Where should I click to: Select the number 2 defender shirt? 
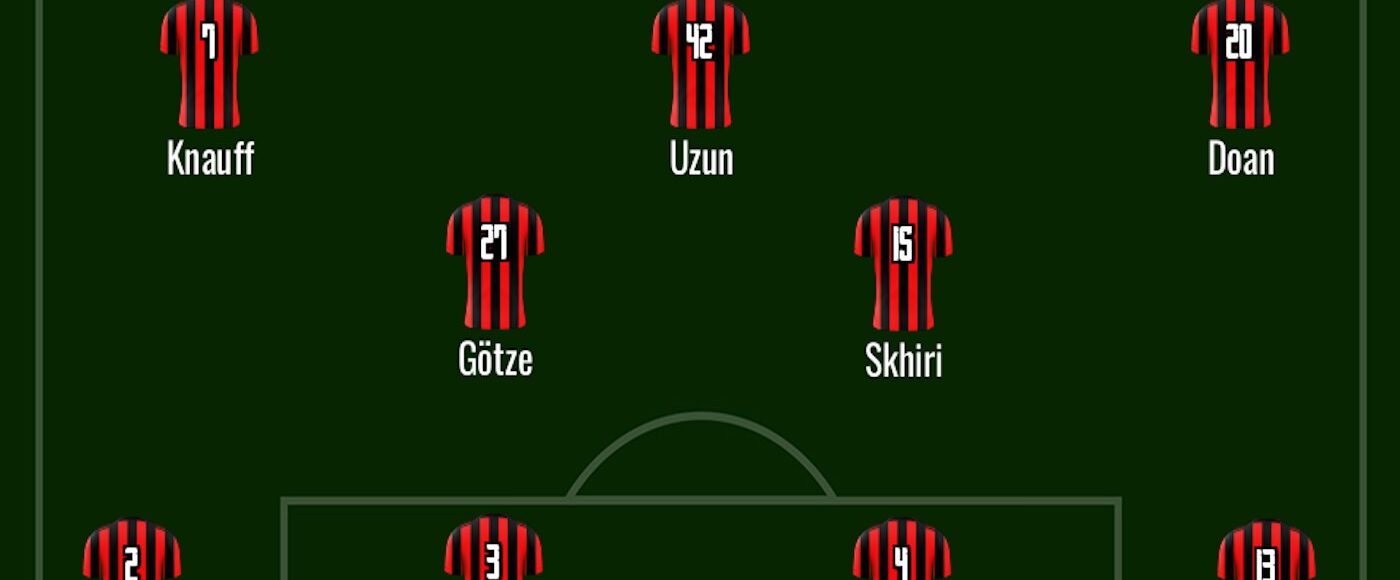tap(132, 552)
